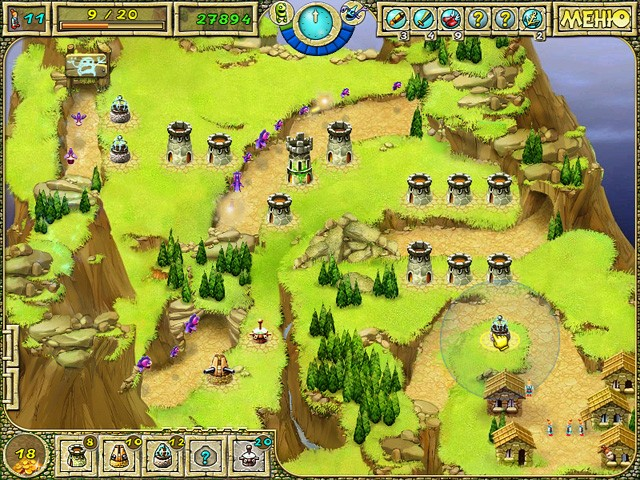Choose the white tower costing 20
Viewport: 640px width, 480px height.
click(x=247, y=455)
